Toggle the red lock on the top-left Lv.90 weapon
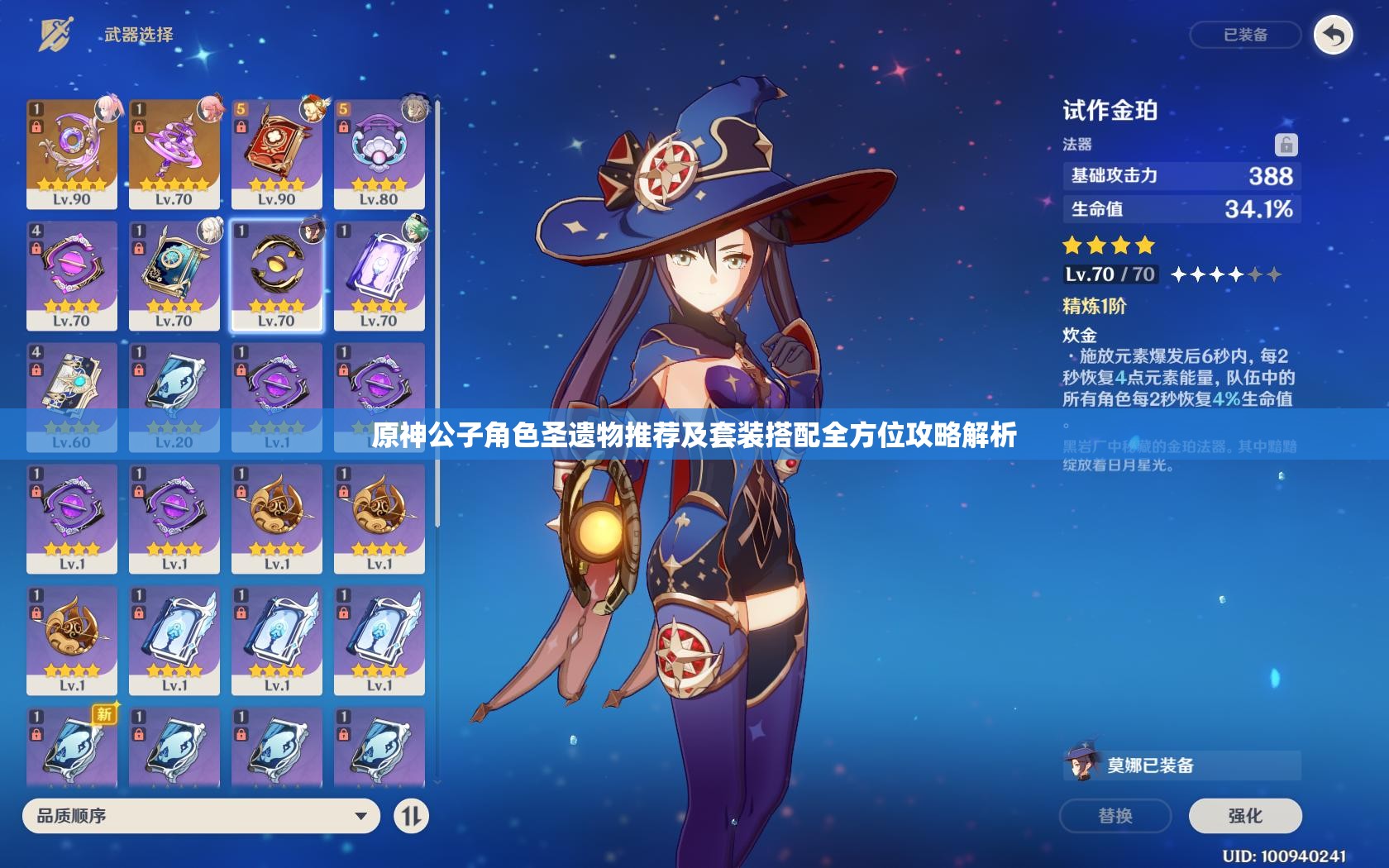The width and height of the screenshot is (1389, 868). [37, 126]
